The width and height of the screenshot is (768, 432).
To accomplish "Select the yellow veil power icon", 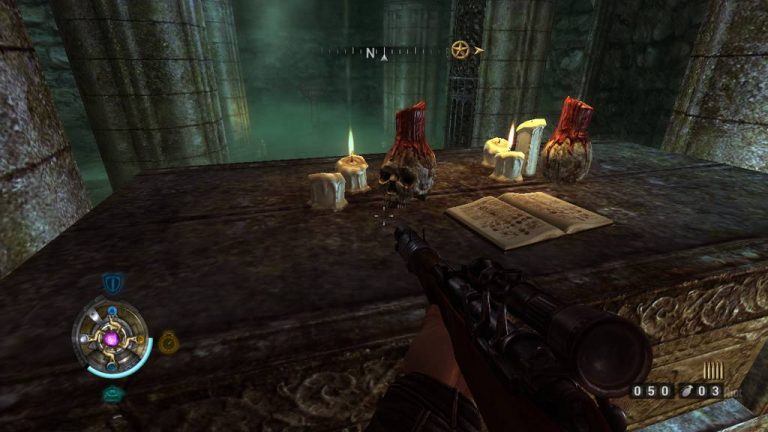I will coord(167,341).
